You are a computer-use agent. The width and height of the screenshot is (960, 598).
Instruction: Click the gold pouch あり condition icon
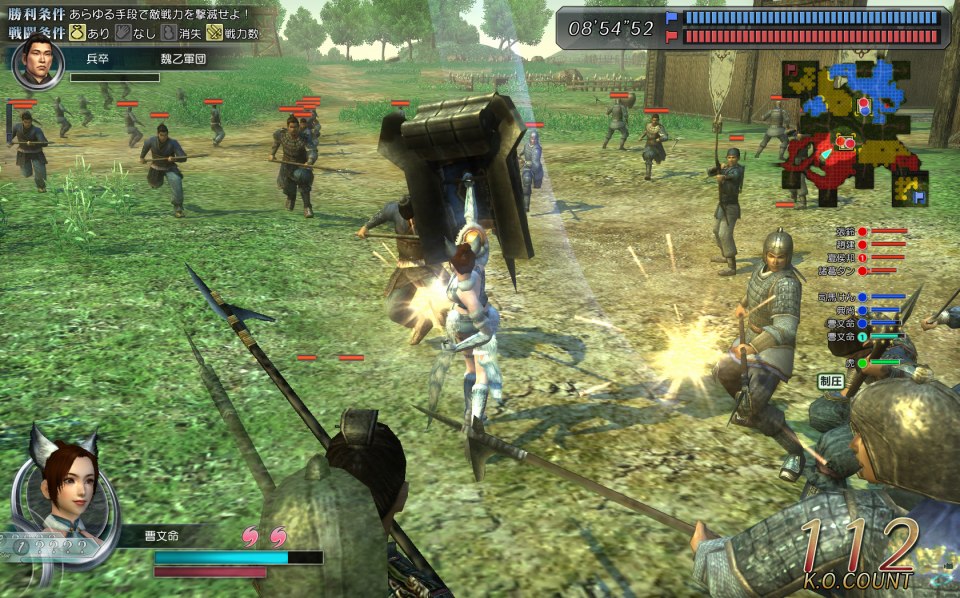(75, 33)
